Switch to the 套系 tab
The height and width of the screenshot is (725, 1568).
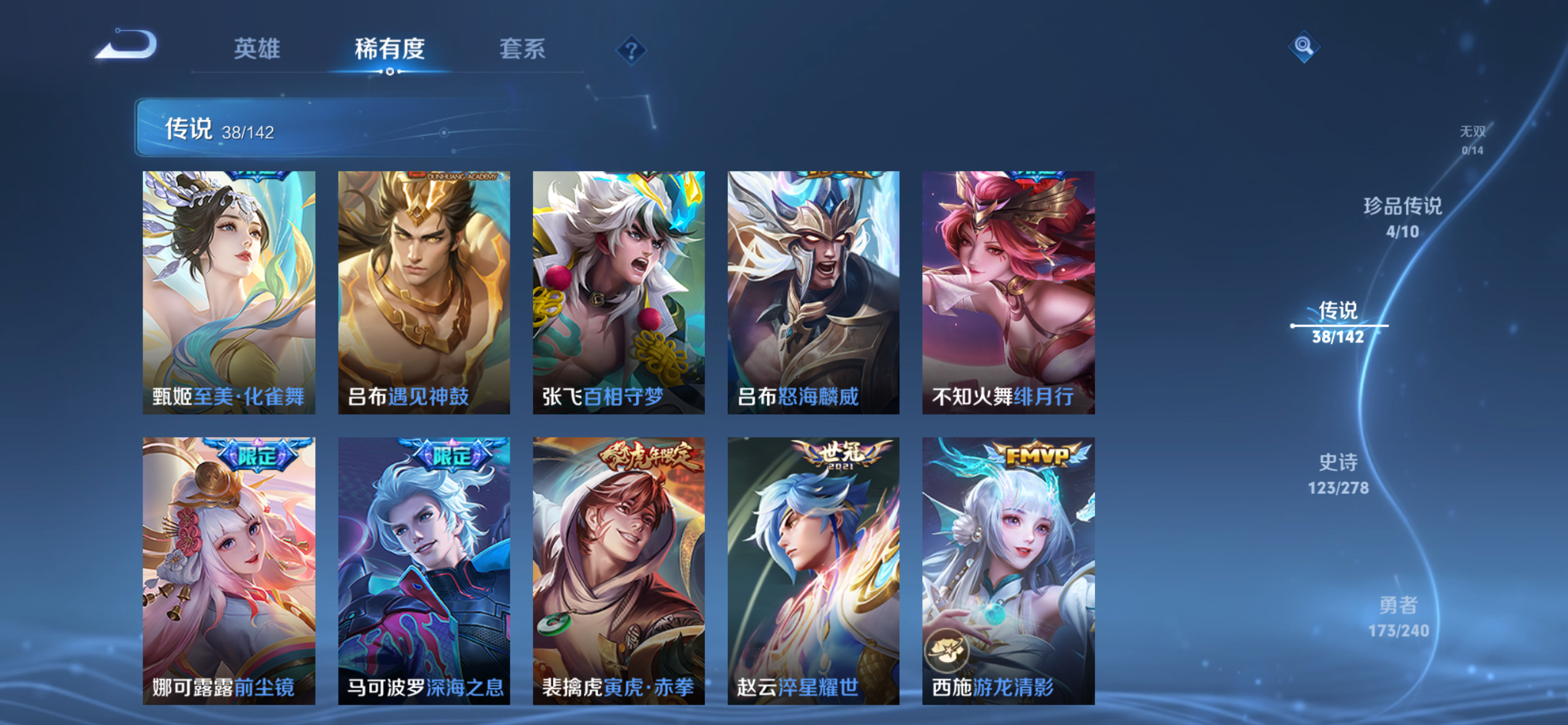click(x=522, y=50)
